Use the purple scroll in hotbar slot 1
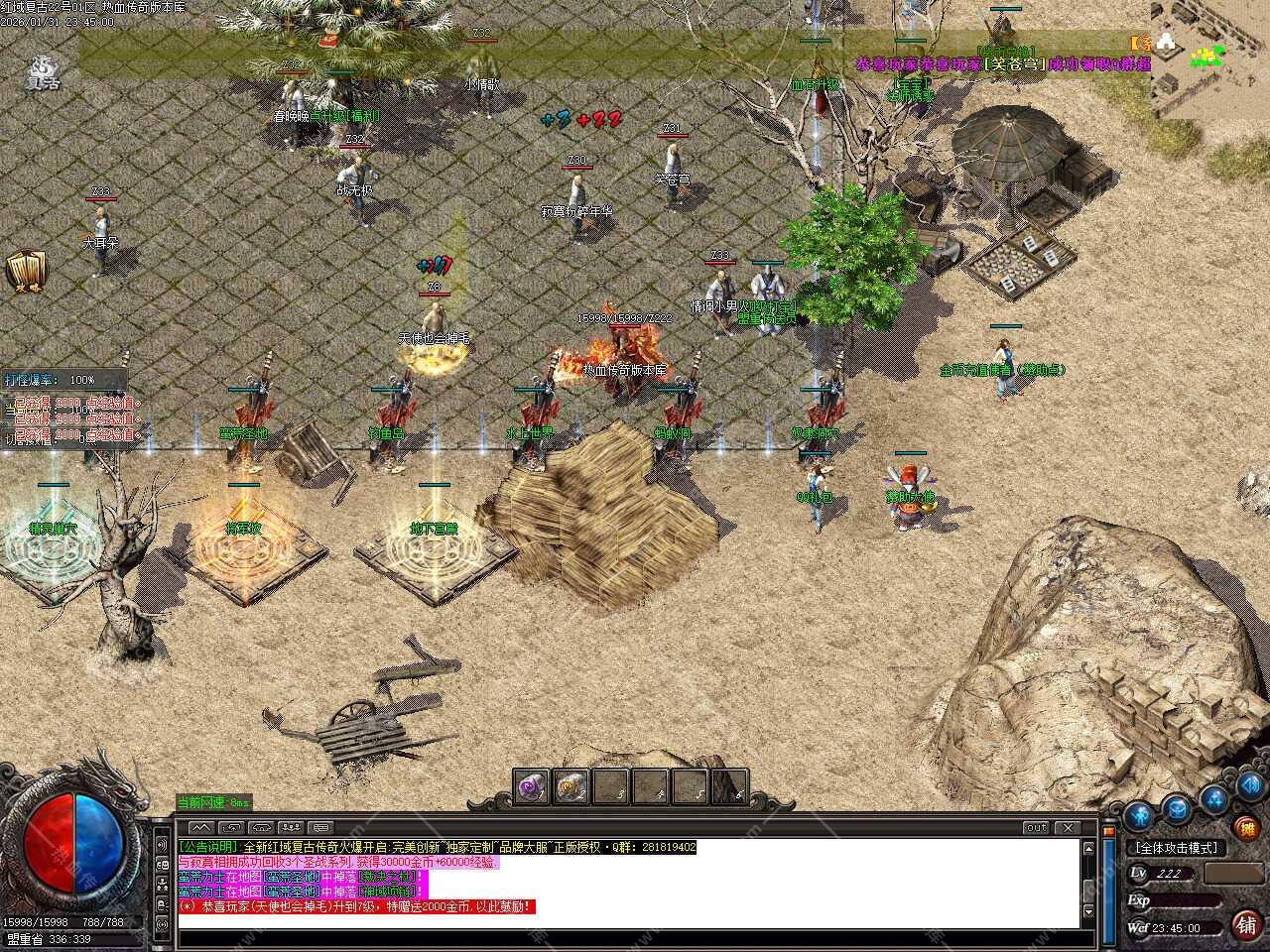 pyautogui.click(x=532, y=787)
